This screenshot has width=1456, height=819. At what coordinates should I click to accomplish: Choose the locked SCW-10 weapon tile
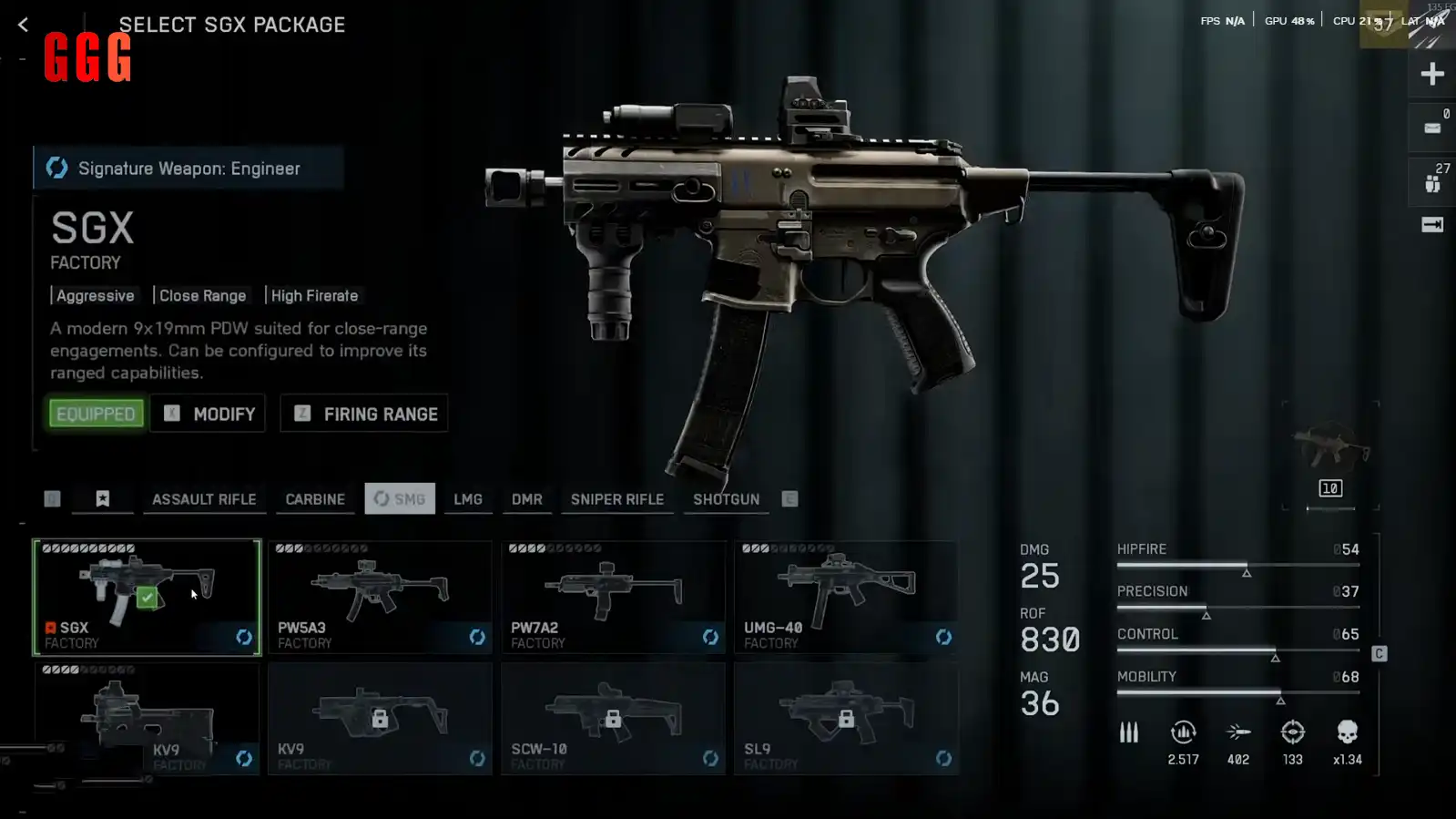pos(613,719)
